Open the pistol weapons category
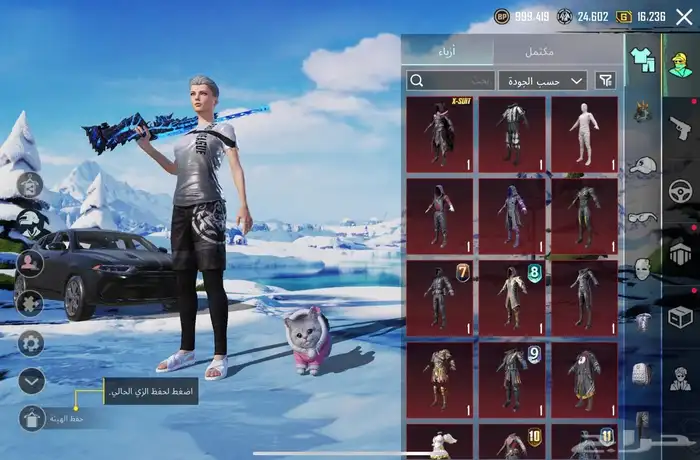Screen dimensions: 700x460 (x=680, y=127)
